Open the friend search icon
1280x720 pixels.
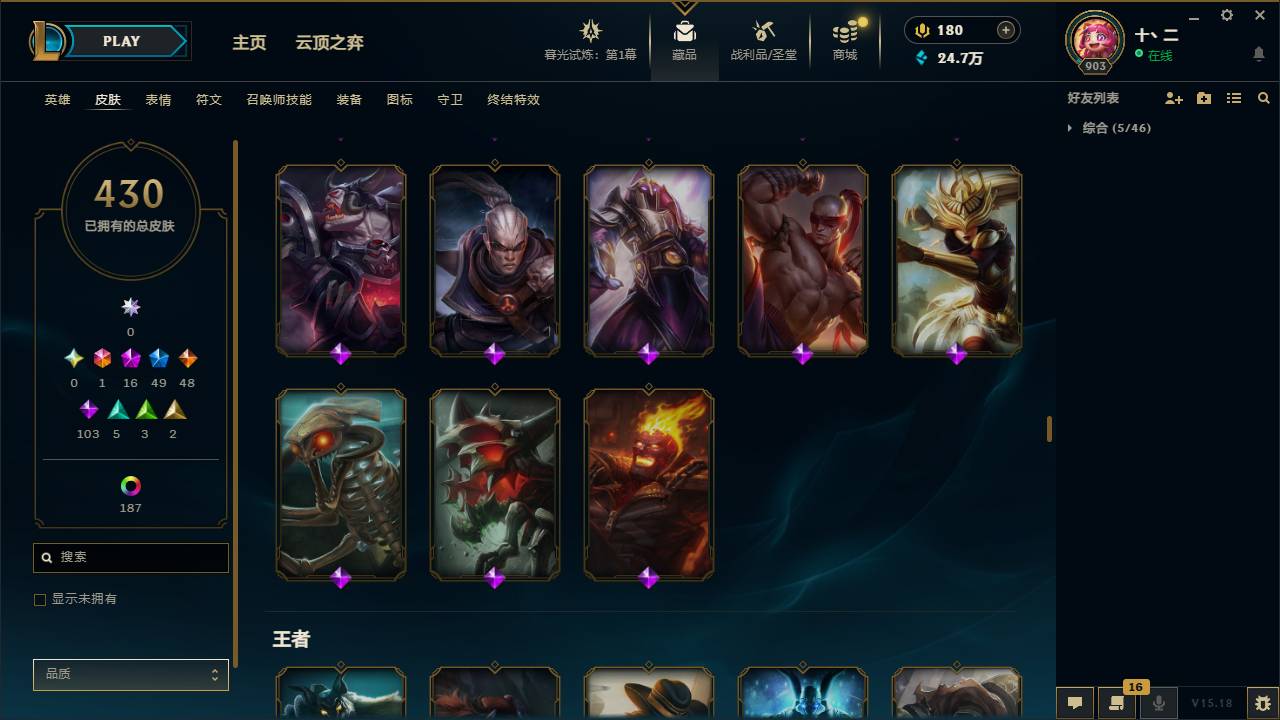[x=1263, y=98]
